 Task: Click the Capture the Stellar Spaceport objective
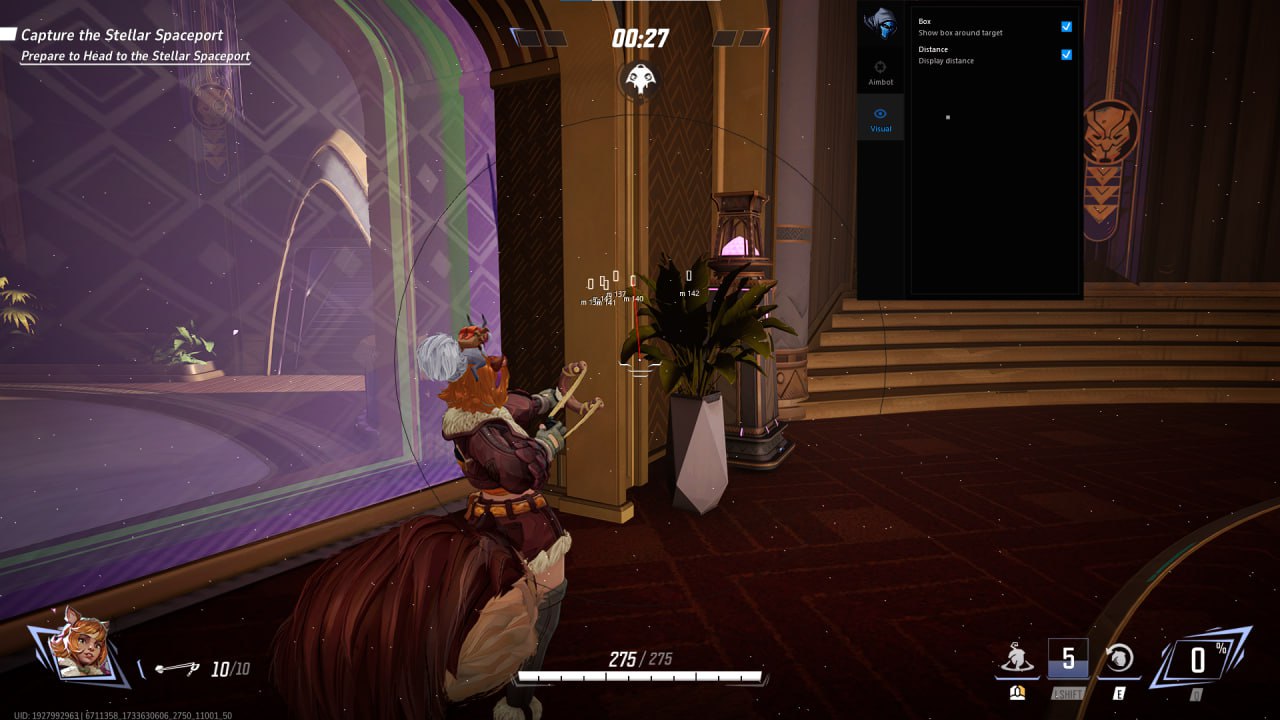(x=122, y=35)
